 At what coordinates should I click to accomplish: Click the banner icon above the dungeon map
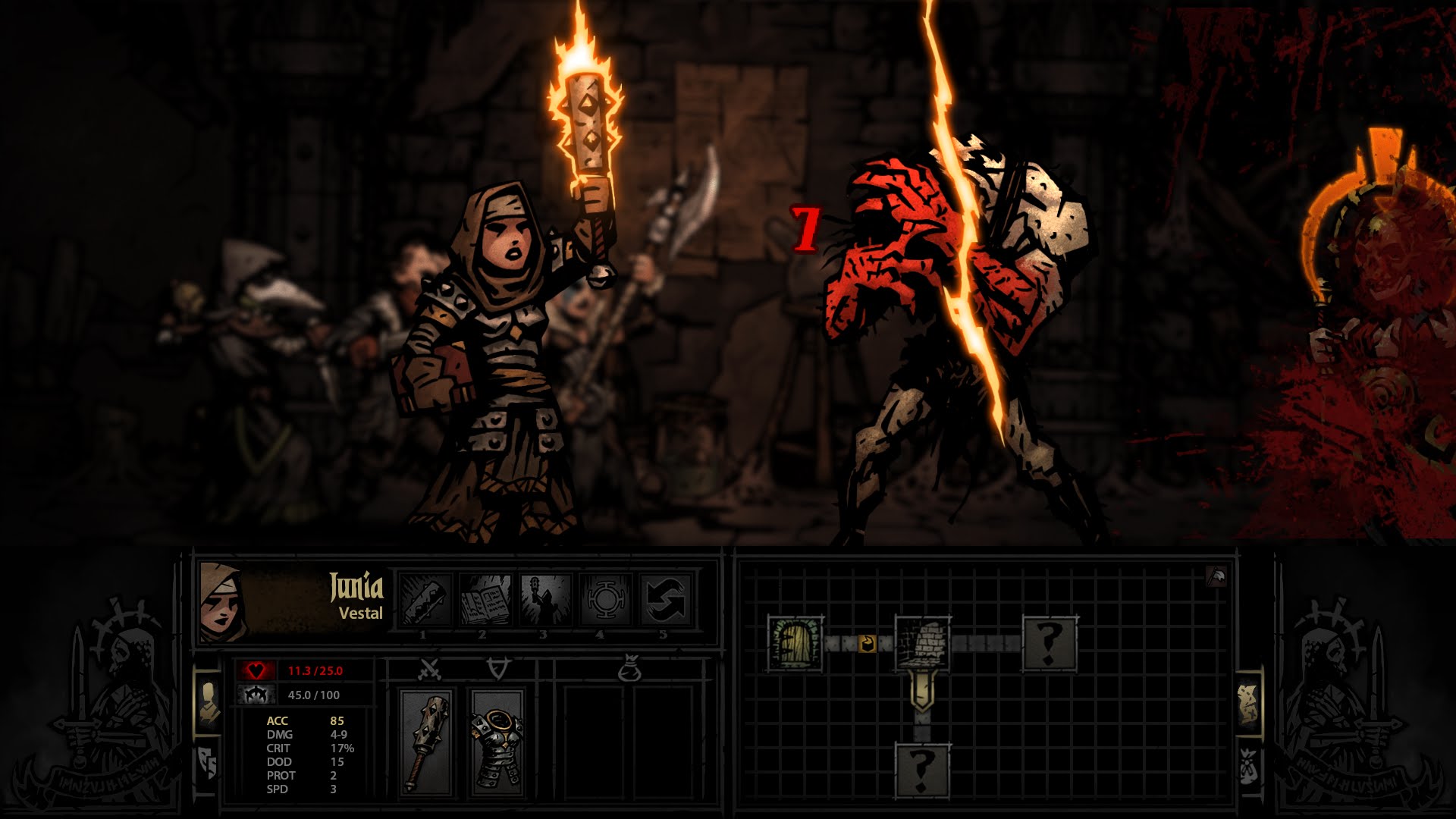point(1216,577)
